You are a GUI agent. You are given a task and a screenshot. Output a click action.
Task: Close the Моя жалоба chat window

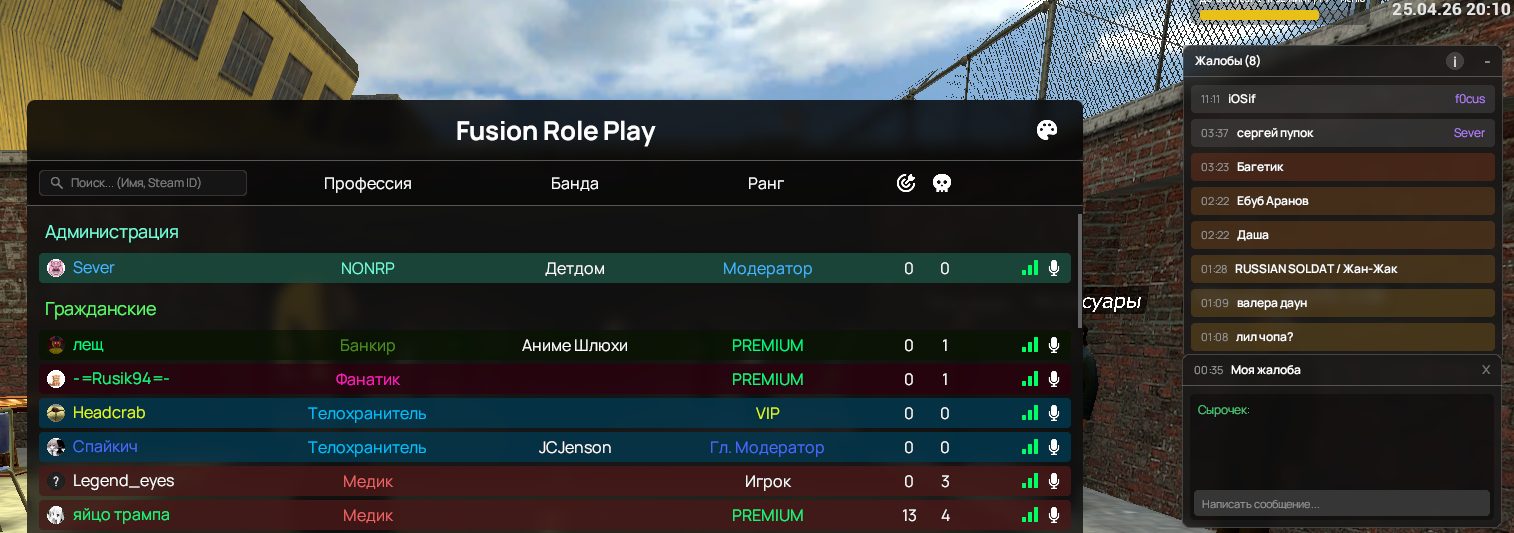tap(1486, 370)
